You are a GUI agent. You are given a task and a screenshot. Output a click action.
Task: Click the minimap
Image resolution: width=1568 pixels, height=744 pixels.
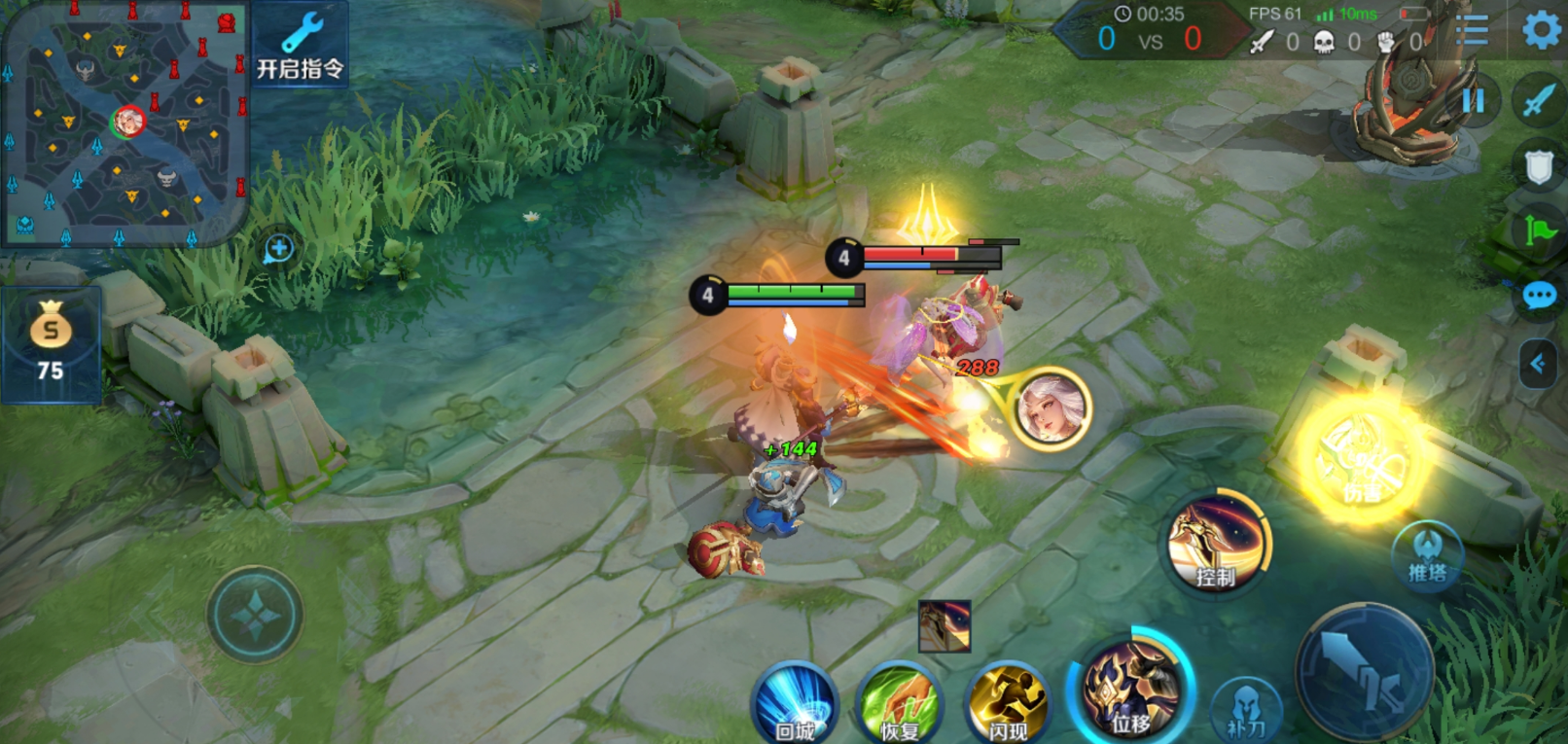coord(124,124)
